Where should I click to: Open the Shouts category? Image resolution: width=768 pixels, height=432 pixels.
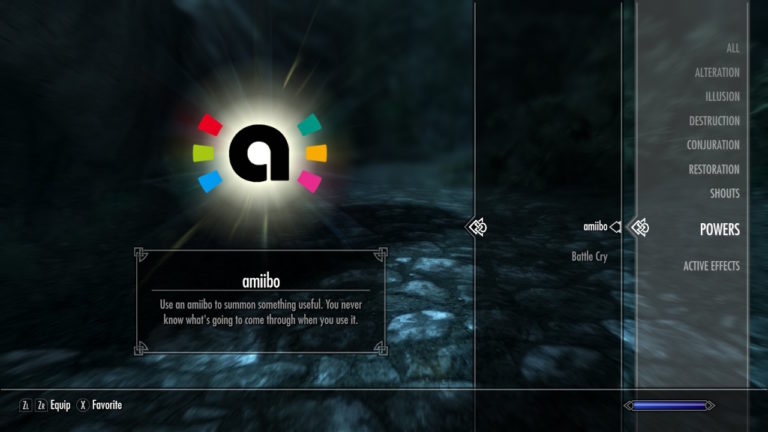(x=724, y=193)
